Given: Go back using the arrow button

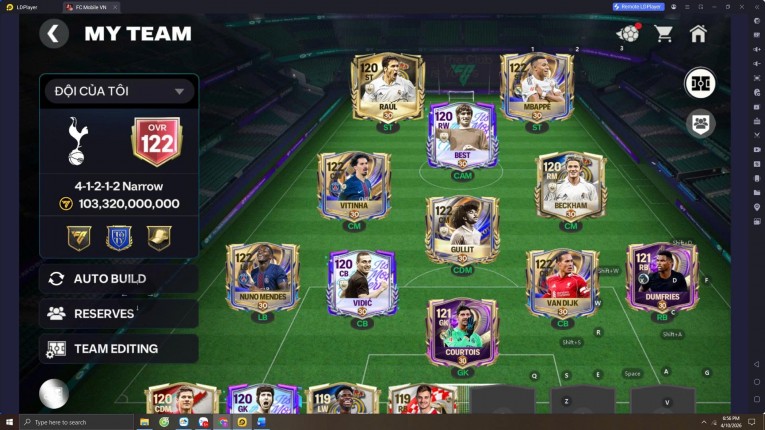Looking at the screenshot, I should coord(54,34).
